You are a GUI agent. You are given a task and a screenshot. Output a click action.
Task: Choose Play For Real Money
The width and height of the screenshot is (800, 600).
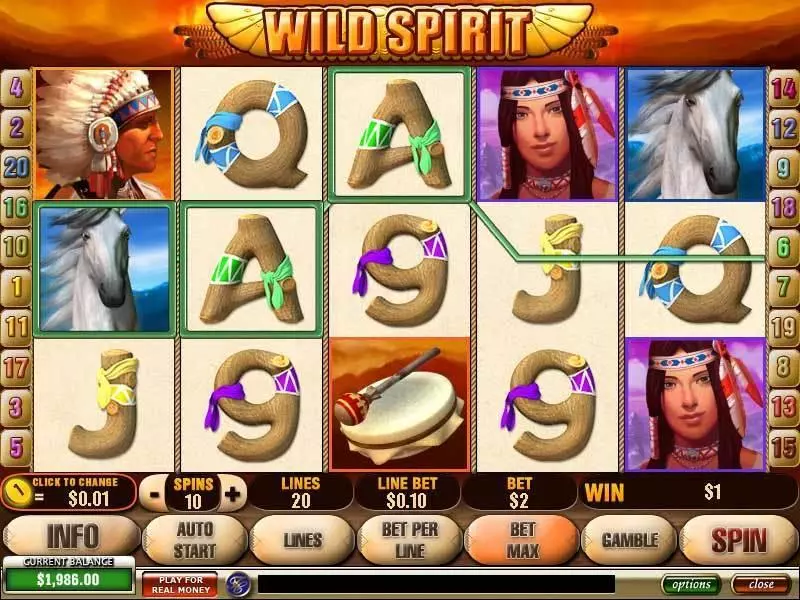coord(179,584)
